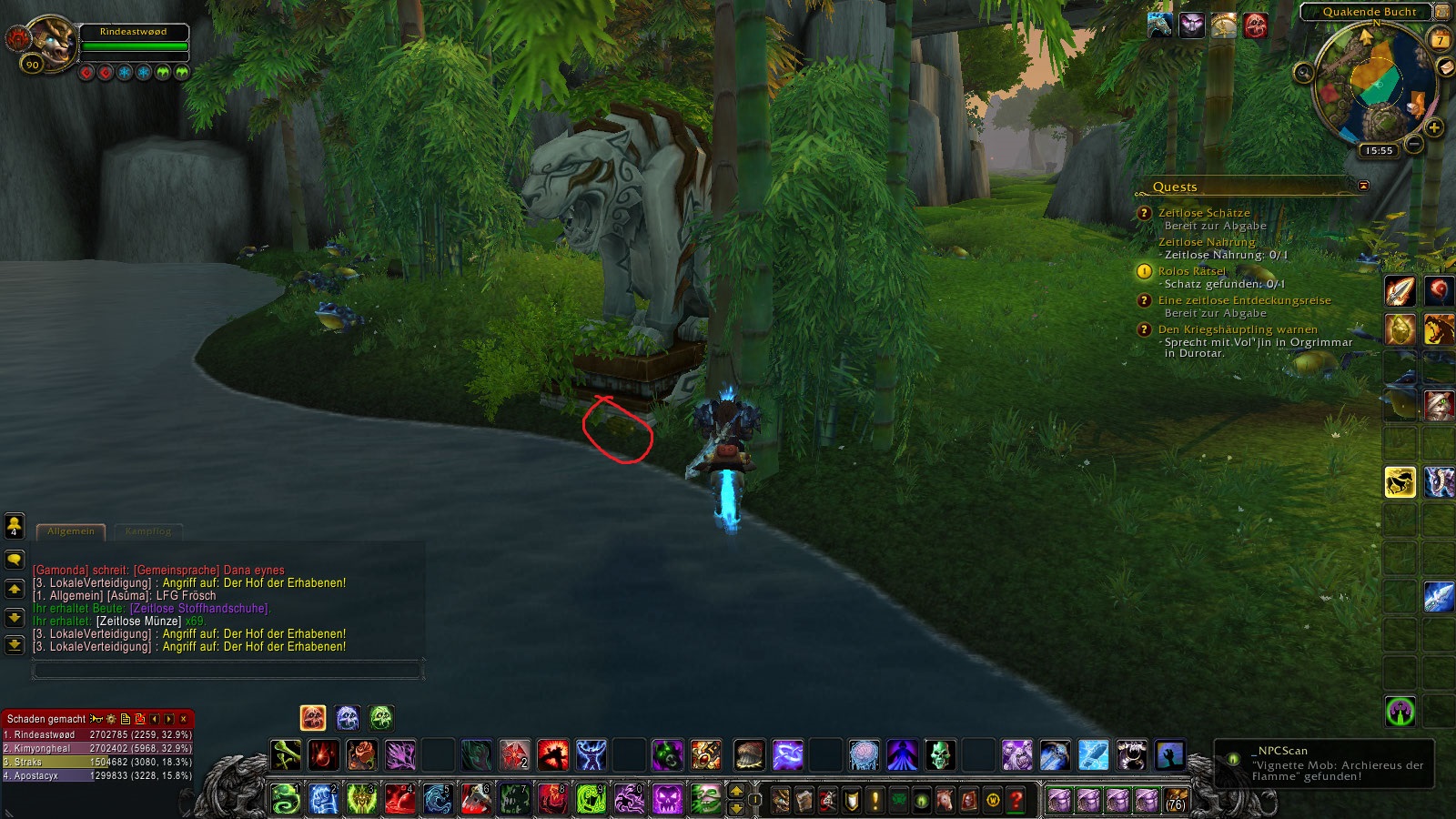
Task: Use the blue fist ability in slot 2
Action: (324, 799)
